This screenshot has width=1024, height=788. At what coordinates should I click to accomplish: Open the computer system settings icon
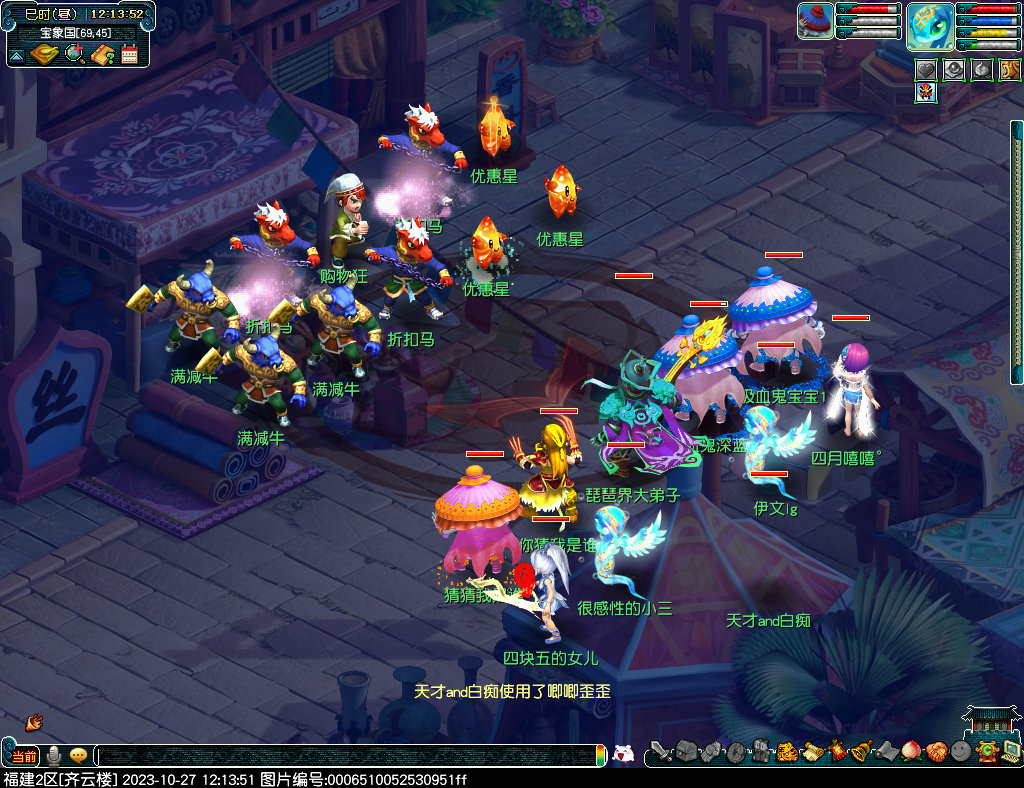point(1011,751)
